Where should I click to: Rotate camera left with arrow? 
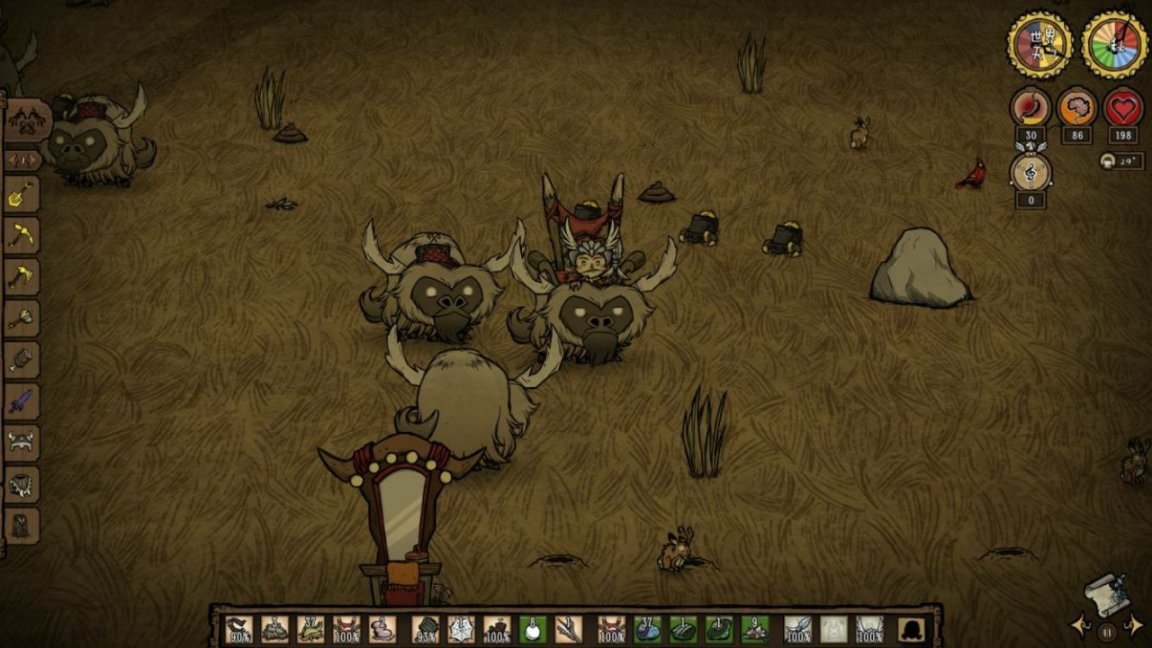[1080, 626]
